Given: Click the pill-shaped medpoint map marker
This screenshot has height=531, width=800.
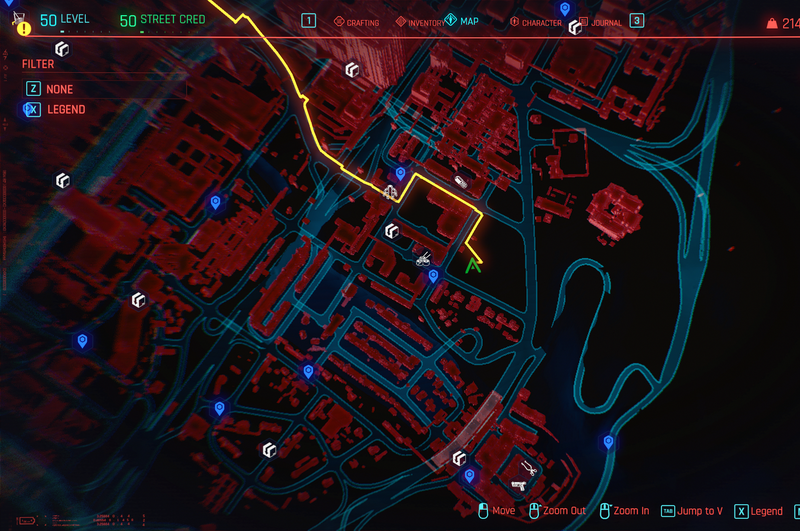Looking at the screenshot, I should click(460, 182).
